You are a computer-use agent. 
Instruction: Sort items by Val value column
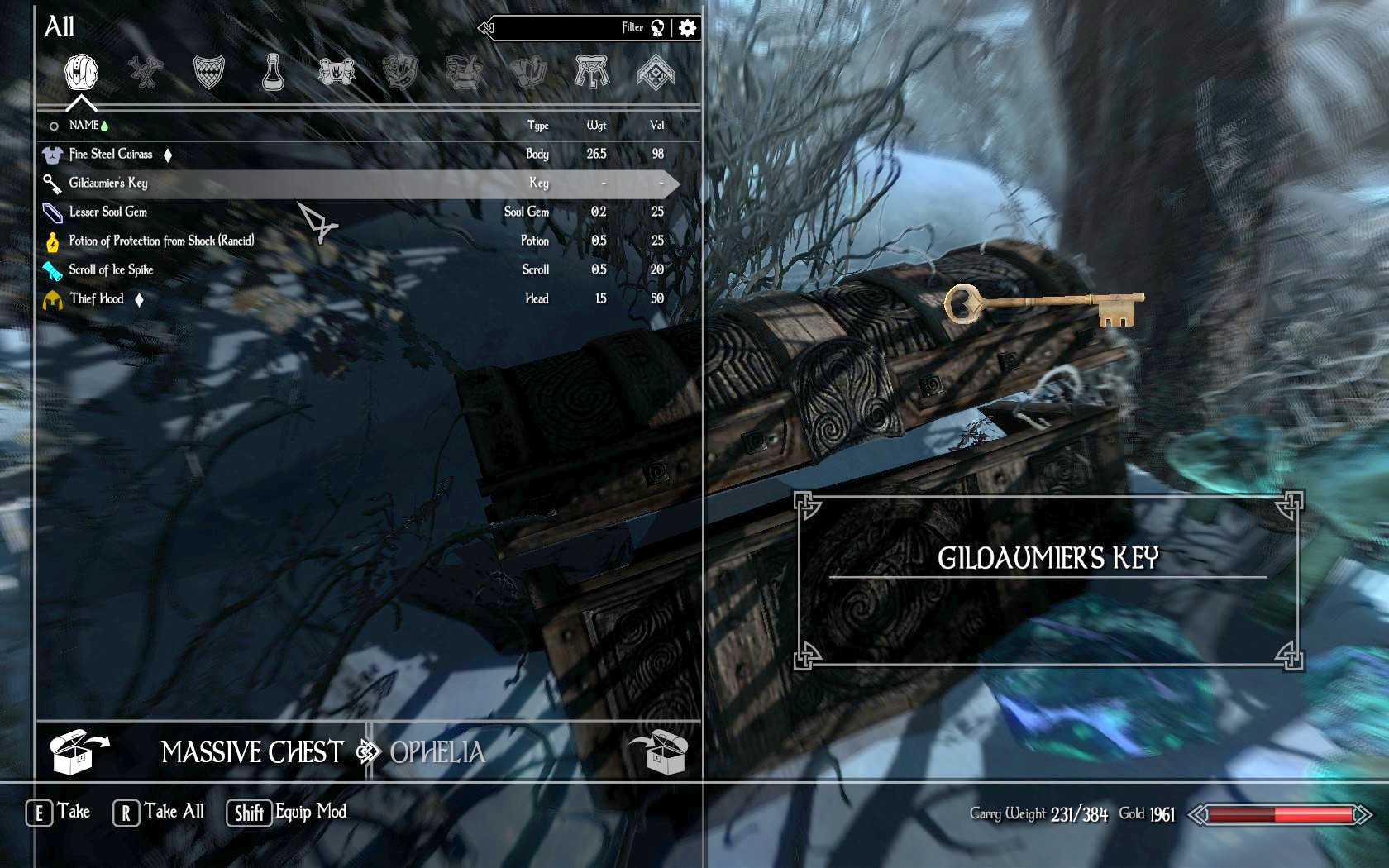coord(656,125)
